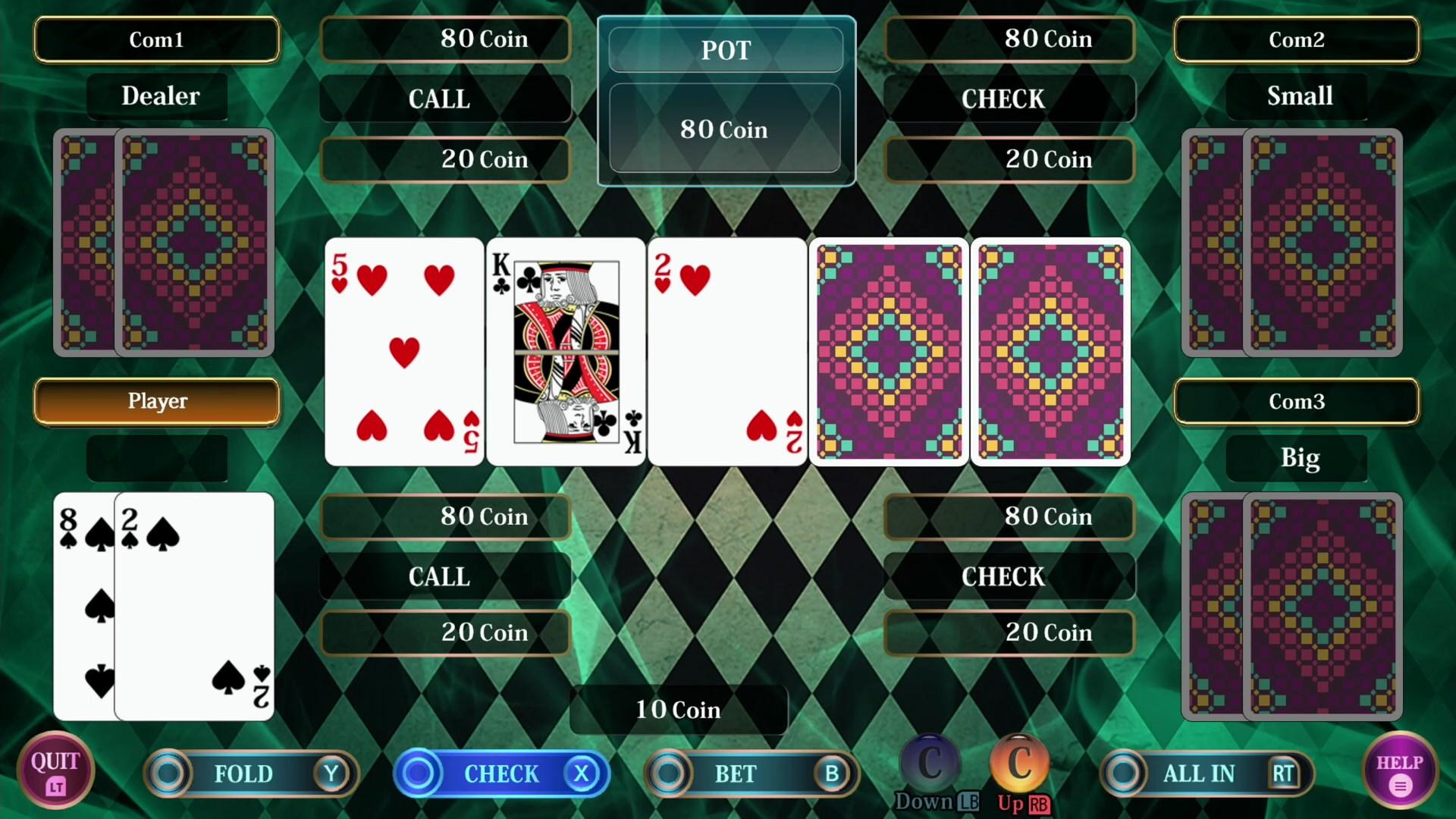Click the Com3 Big blind label
Viewport: 1456px width, 819px height.
[1297, 457]
